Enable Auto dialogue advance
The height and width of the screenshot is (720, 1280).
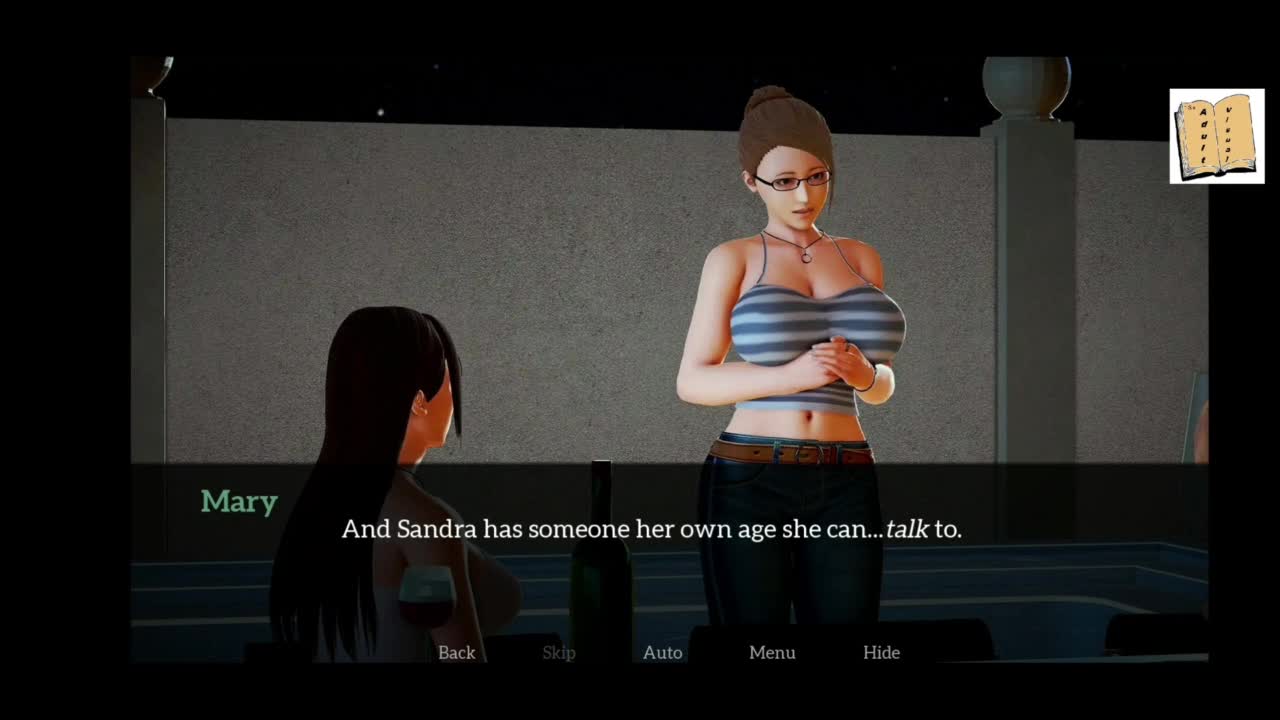tap(662, 653)
